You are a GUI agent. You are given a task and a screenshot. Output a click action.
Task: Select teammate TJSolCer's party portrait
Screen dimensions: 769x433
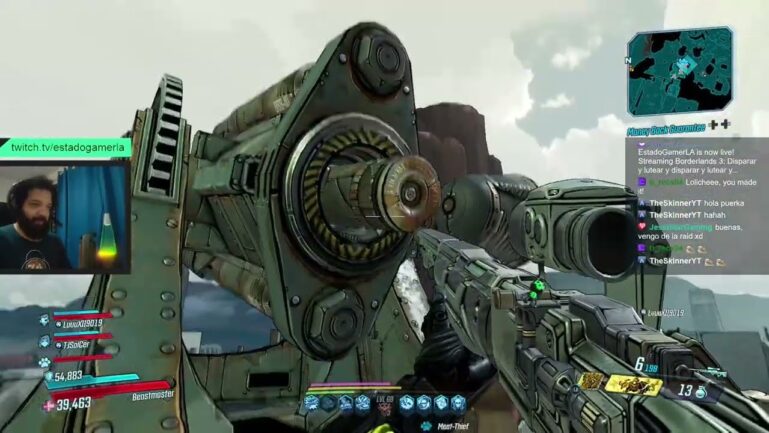[44, 342]
